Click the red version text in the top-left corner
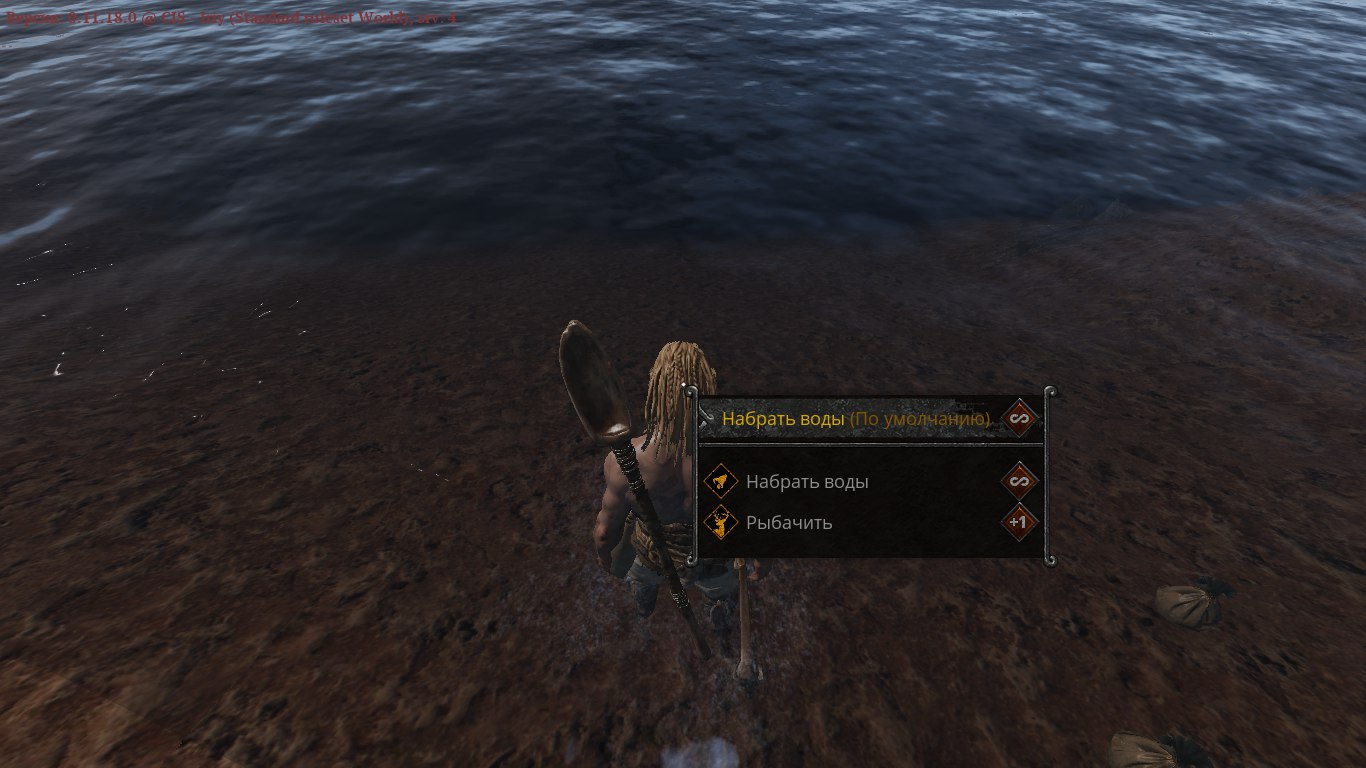 point(230,17)
